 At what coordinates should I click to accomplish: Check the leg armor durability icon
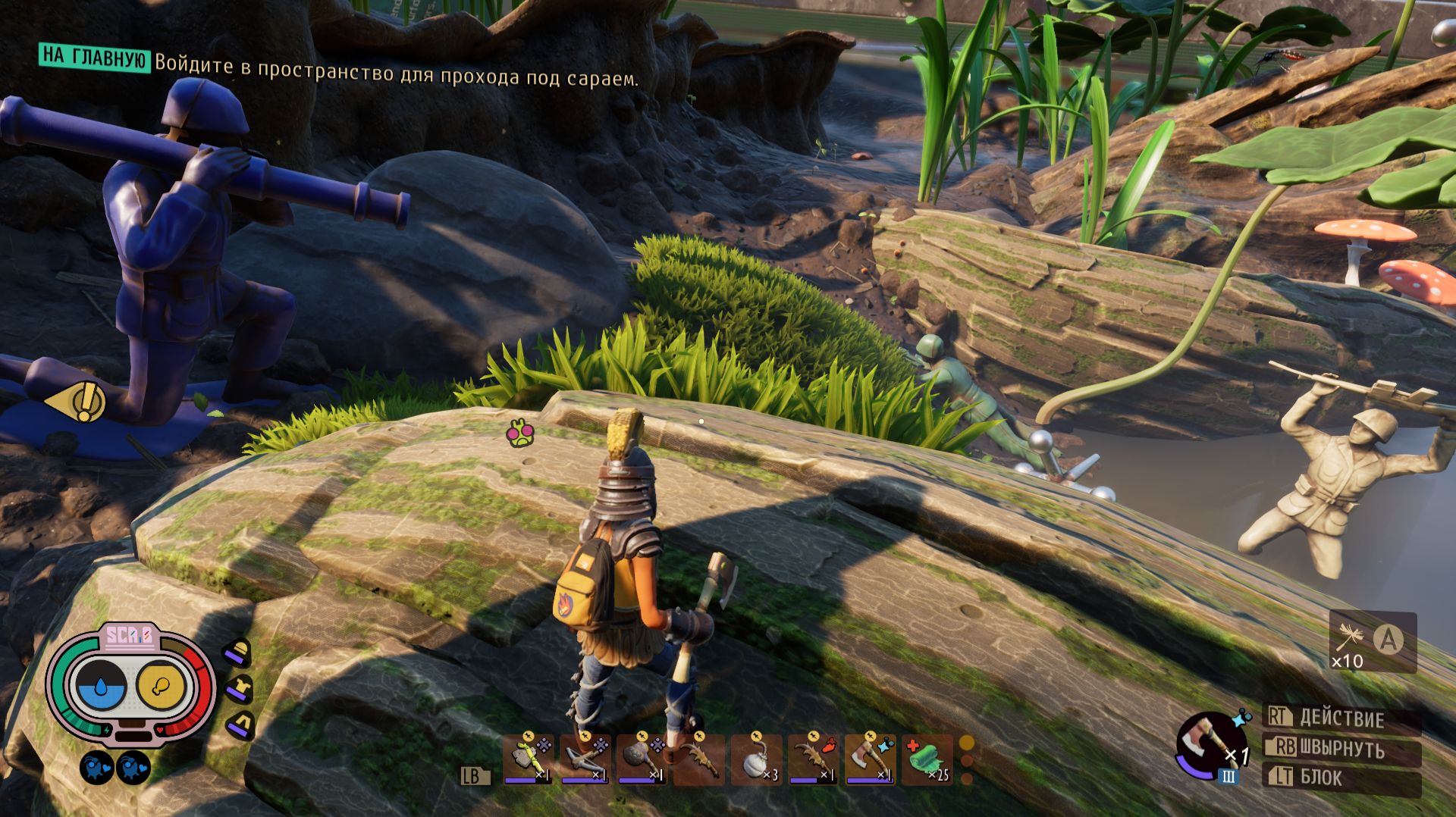pyautogui.click(x=240, y=725)
